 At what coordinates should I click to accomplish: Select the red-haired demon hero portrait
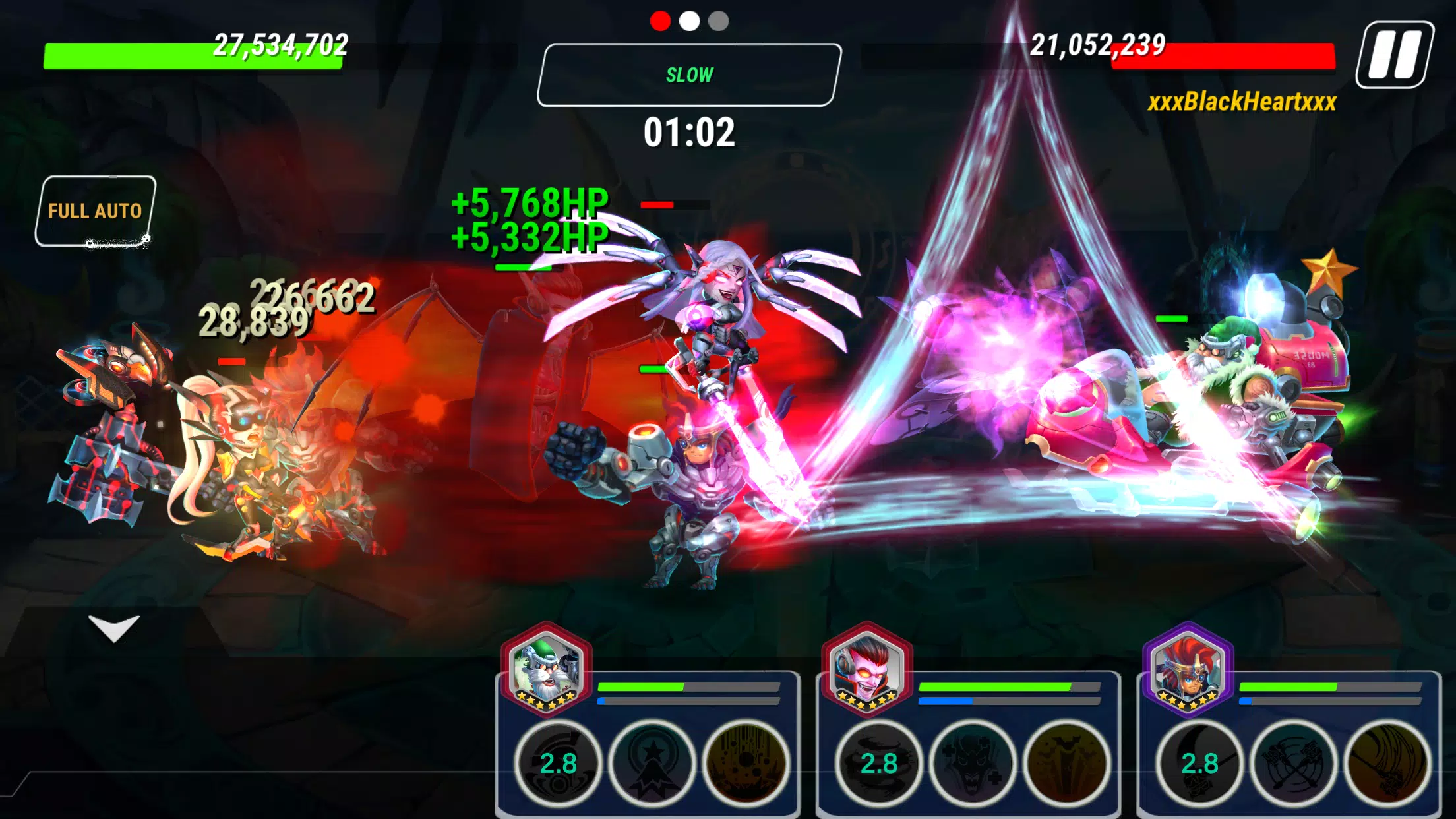tap(867, 670)
